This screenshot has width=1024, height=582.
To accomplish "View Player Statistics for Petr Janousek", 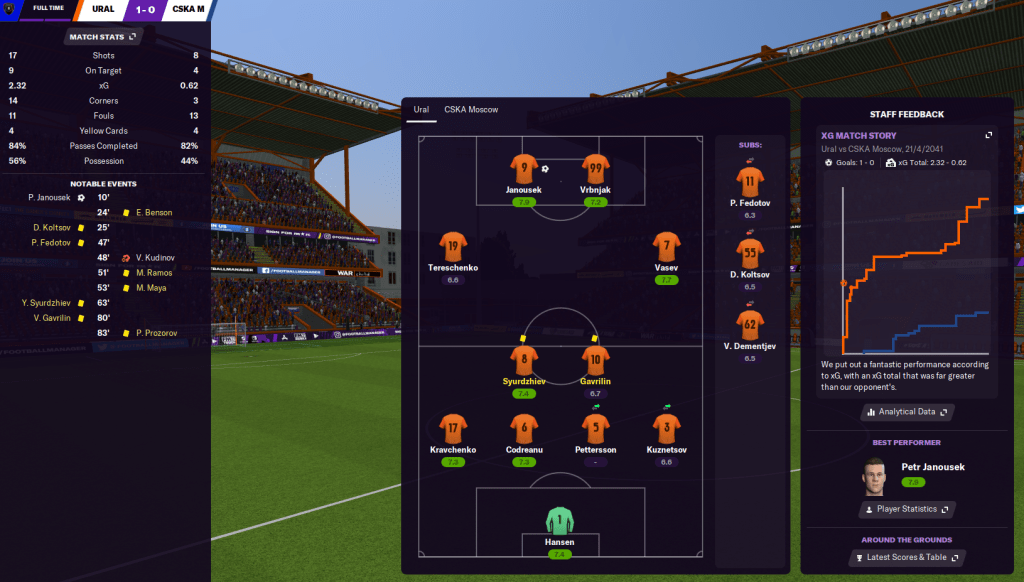I will 907,509.
